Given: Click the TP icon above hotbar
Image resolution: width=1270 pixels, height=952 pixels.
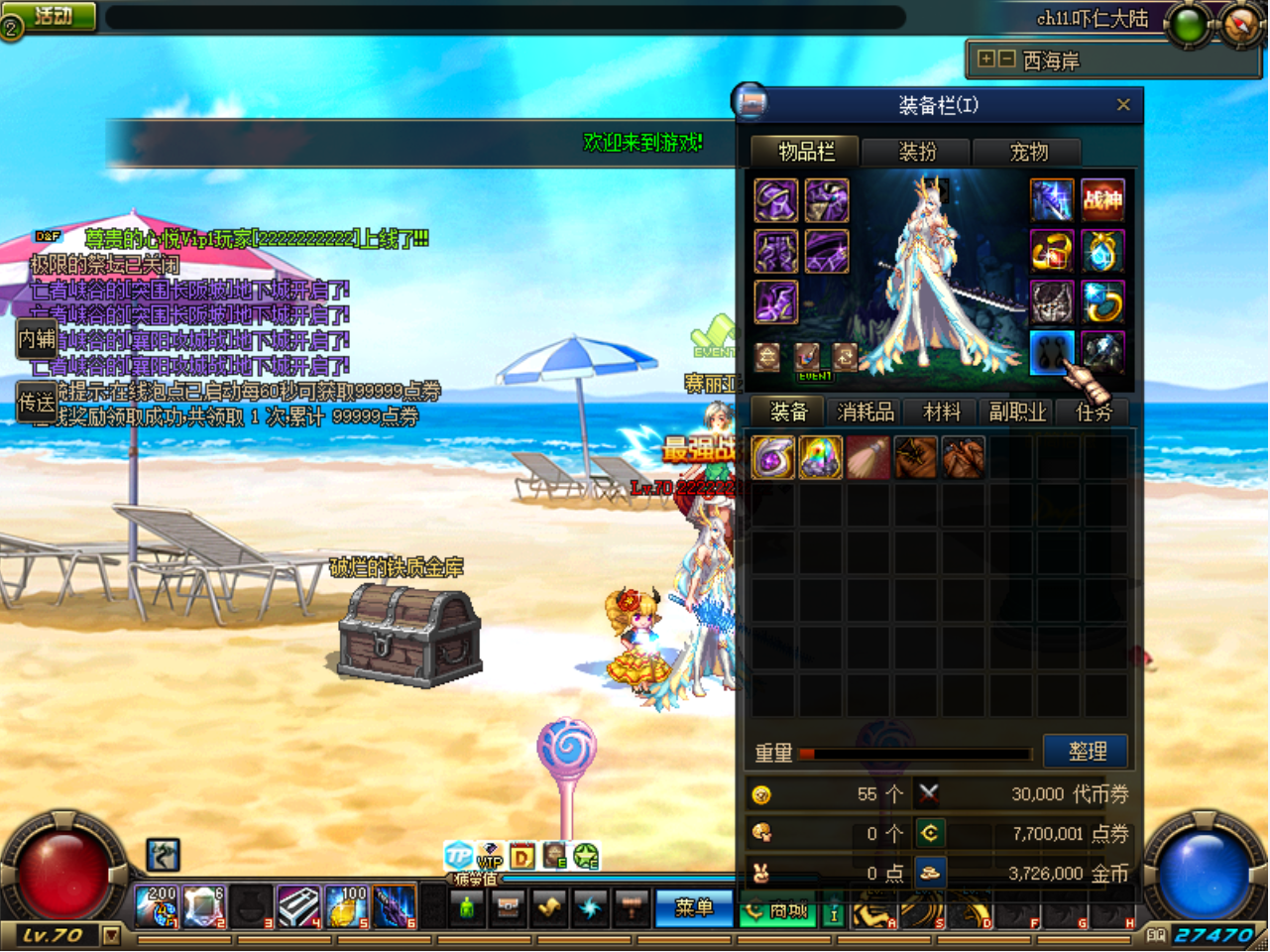Looking at the screenshot, I should (x=458, y=855).
